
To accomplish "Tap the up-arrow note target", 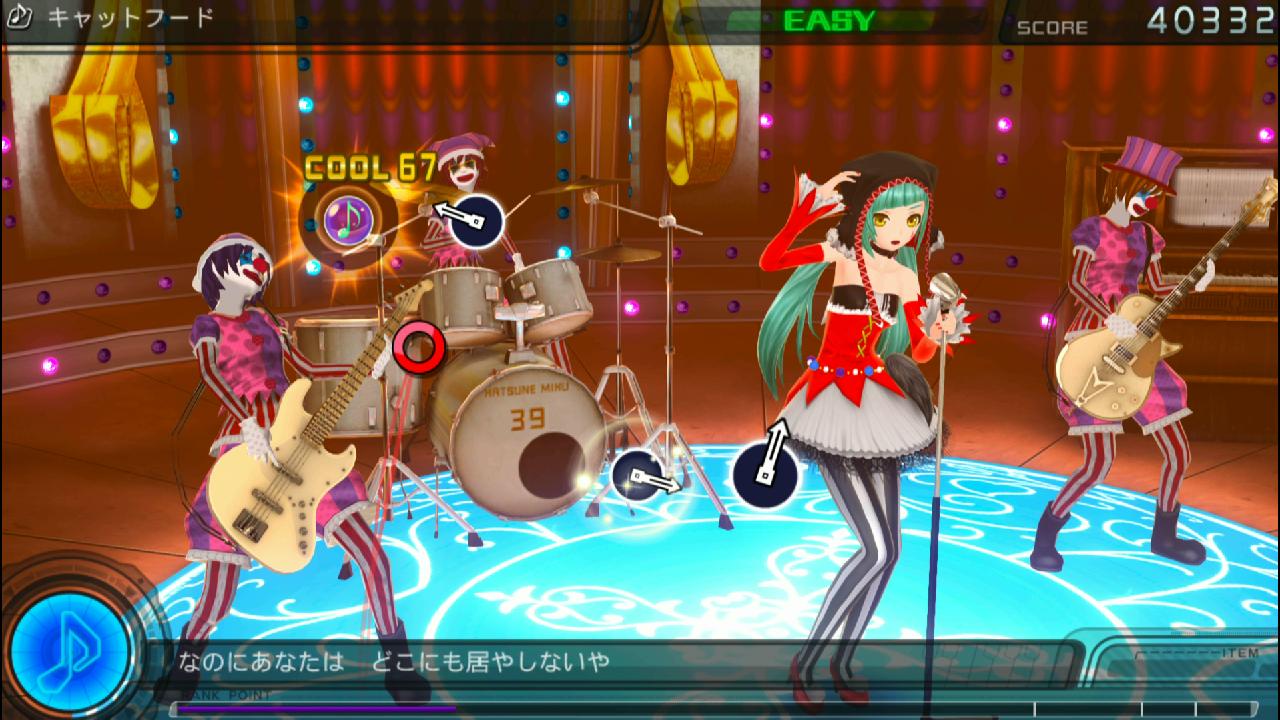I will (766, 472).
